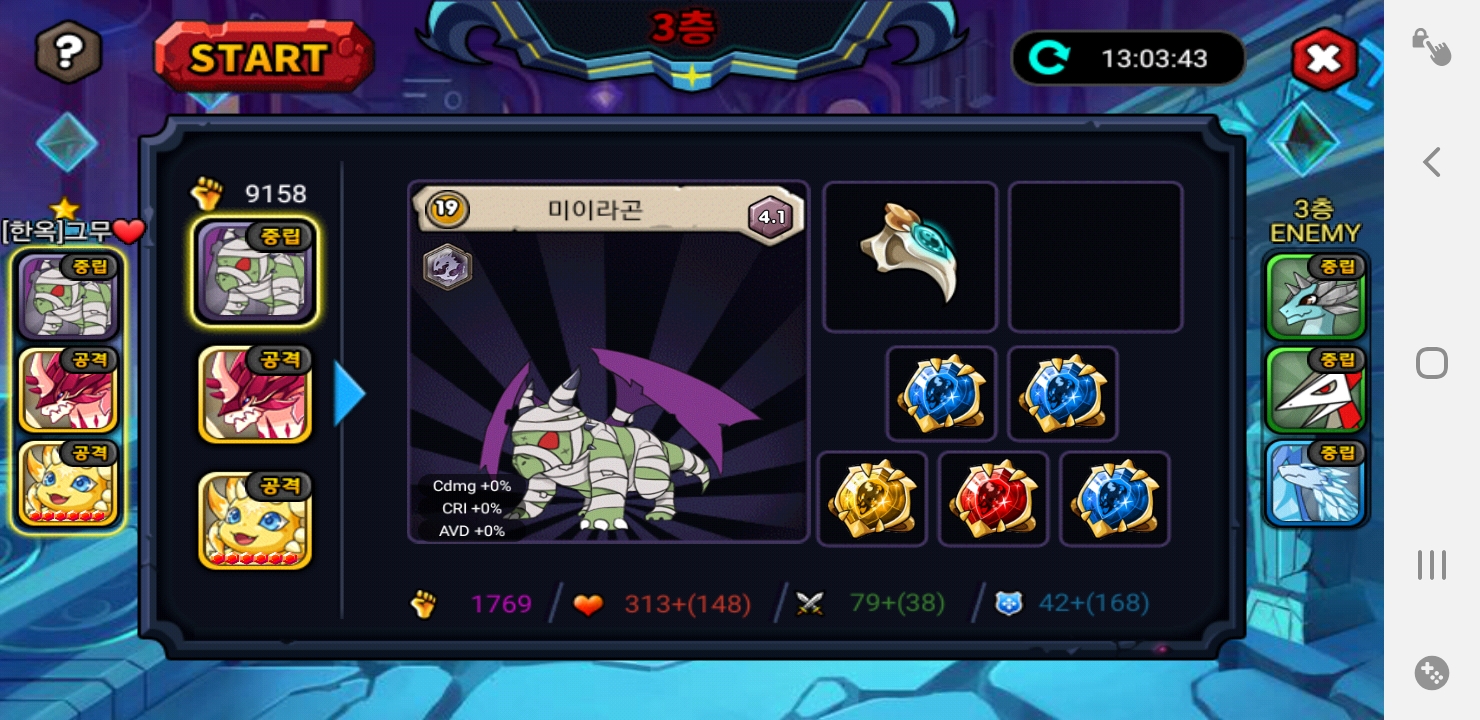1480x720 pixels.
Task: Pick the yellow blue-eyed dragon in the team list
Action: point(255,520)
